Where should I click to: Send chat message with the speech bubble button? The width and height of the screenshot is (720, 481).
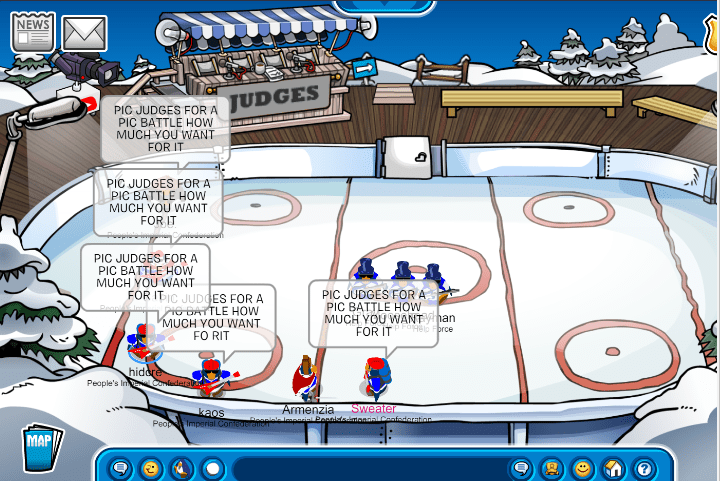tap(520, 467)
